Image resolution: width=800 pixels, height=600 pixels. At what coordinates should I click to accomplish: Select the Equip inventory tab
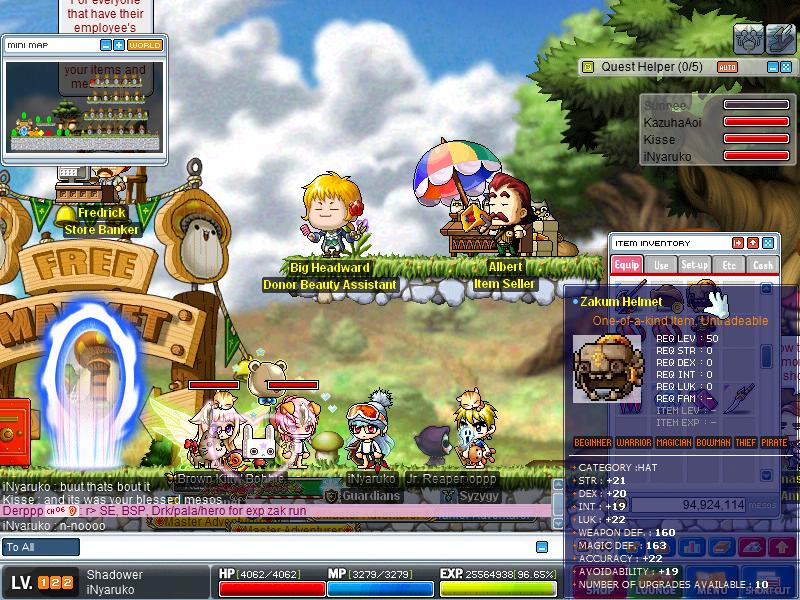(627, 265)
